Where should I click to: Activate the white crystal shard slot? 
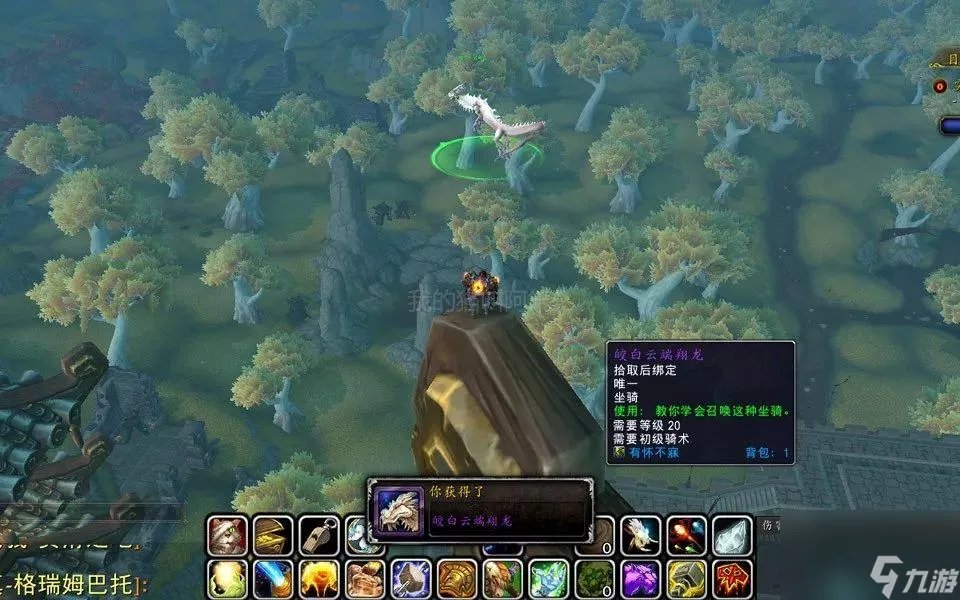[732, 536]
